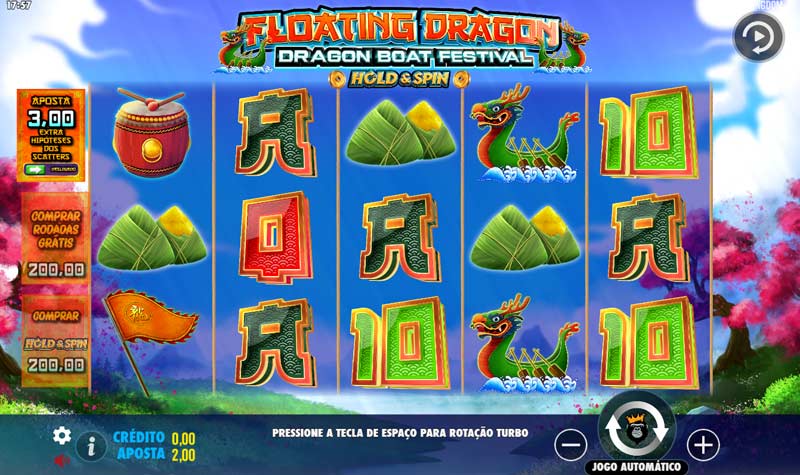The height and width of the screenshot is (475, 800).
Task: Show the game info page
Action: pyautogui.click(x=91, y=444)
